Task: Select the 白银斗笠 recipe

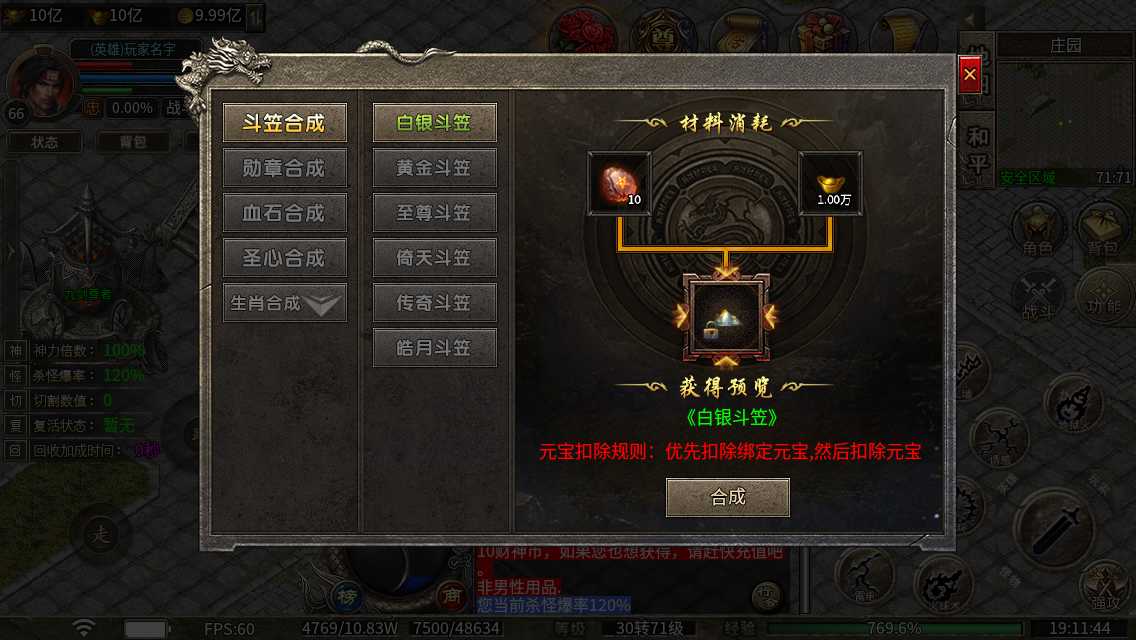Action: click(434, 123)
